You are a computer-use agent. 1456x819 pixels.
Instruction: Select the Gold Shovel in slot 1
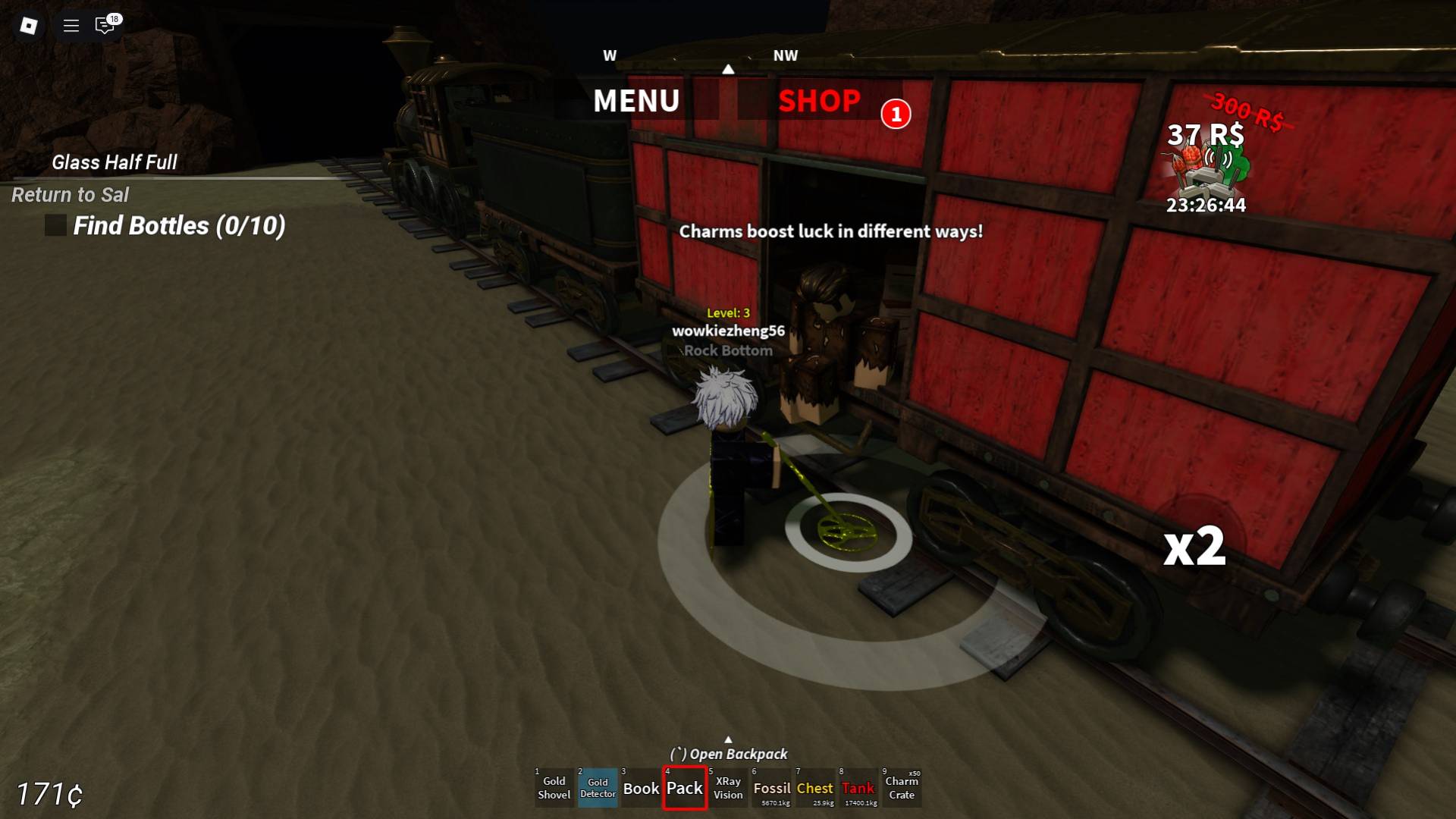pyautogui.click(x=554, y=789)
